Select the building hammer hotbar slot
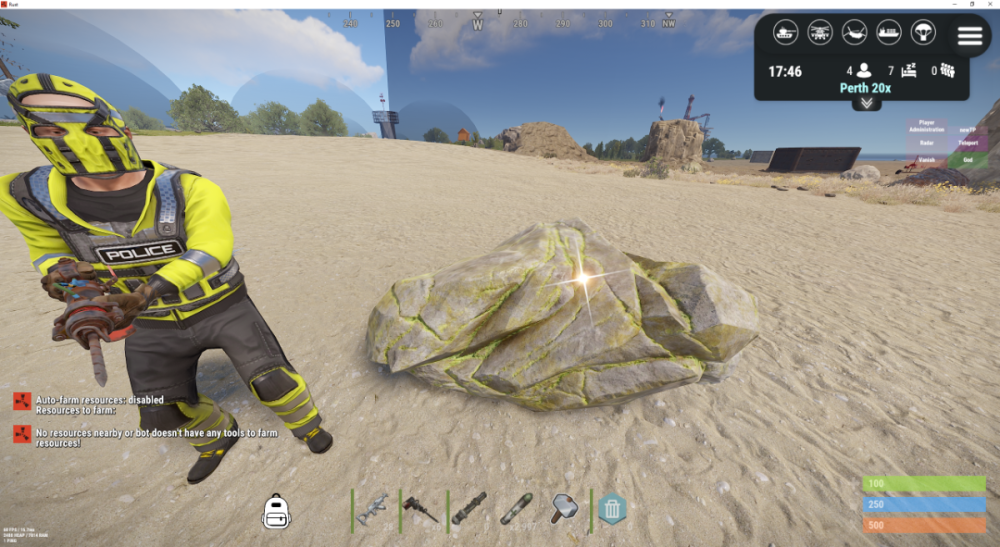 point(563,509)
